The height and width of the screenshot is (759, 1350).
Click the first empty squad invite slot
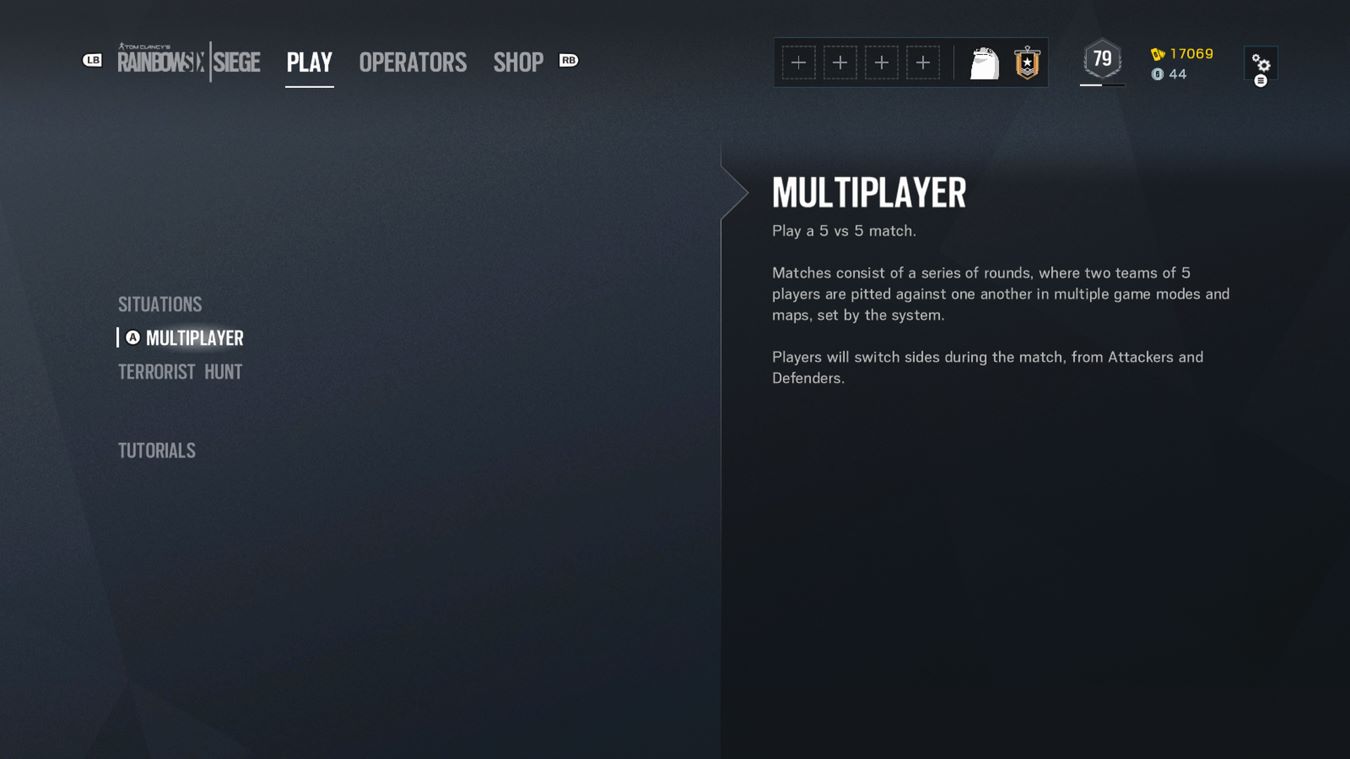click(x=798, y=61)
